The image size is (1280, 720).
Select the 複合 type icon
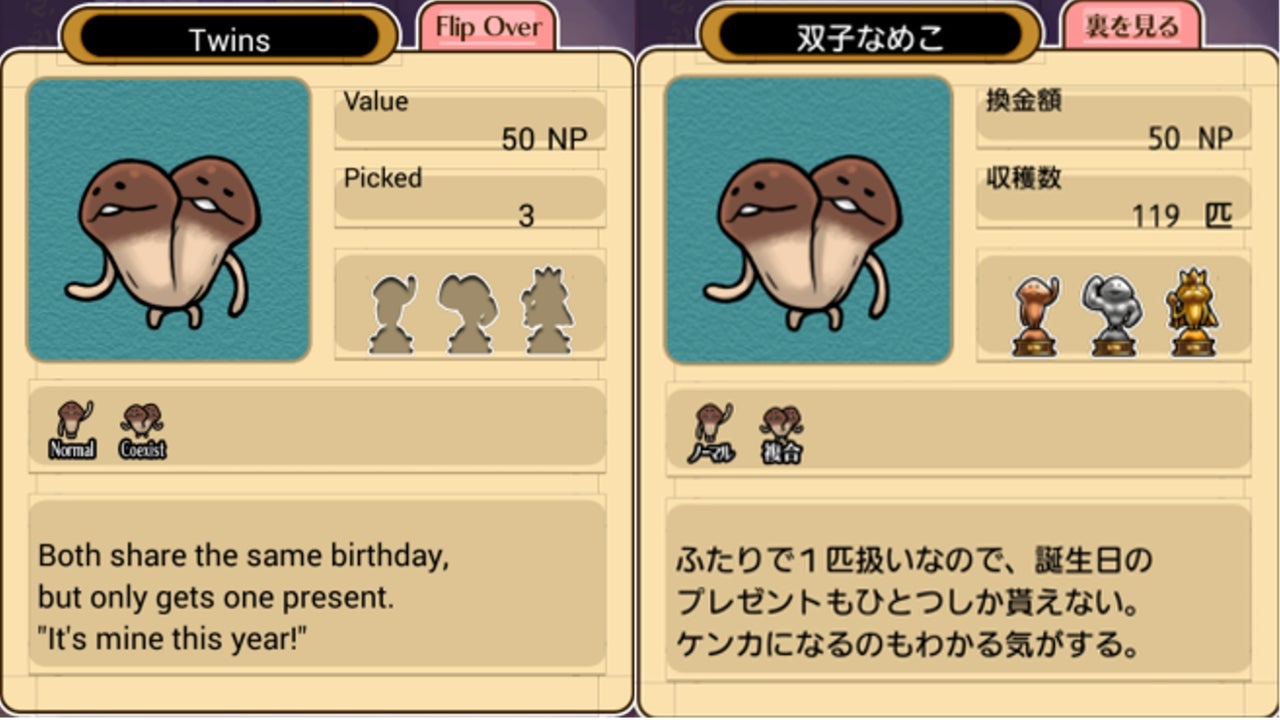(781, 432)
